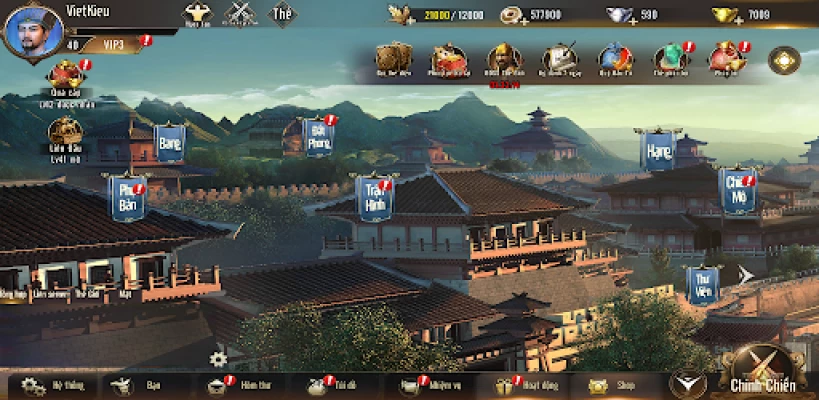The width and height of the screenshot is (819, 400).
Task: Open the Bang guild banner
Action: (169, 143)
